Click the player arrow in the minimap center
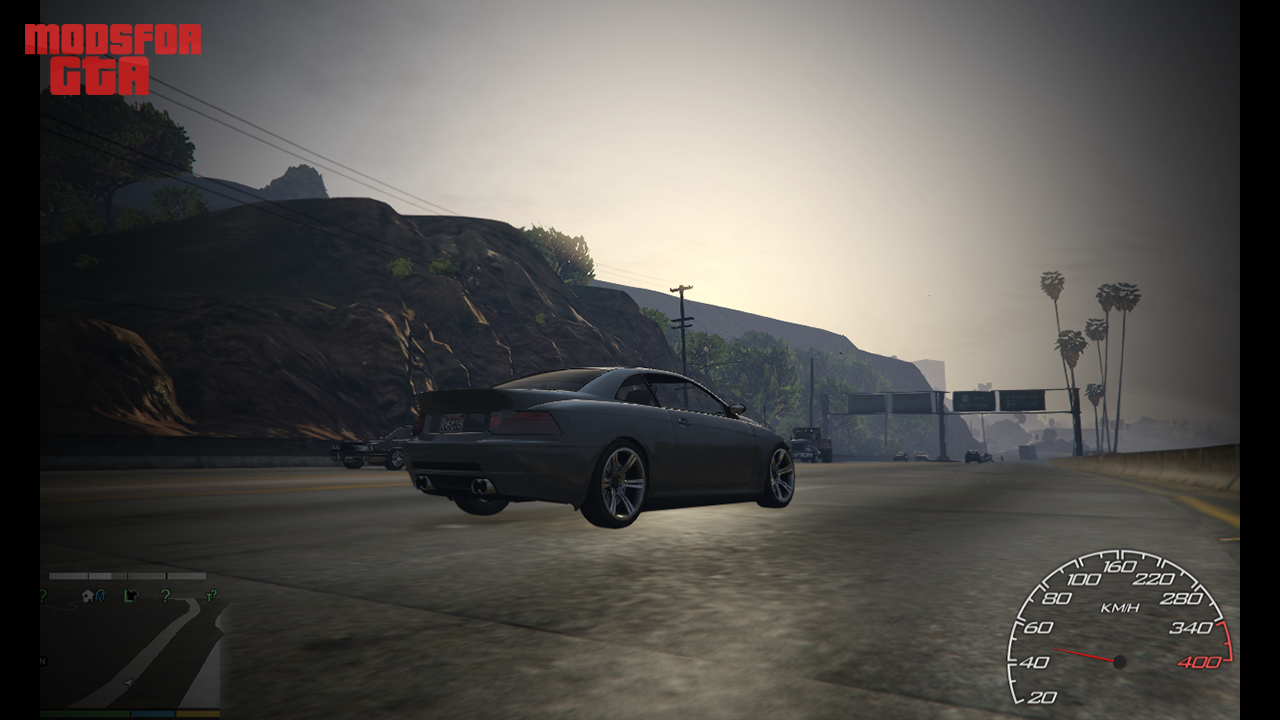This screenshot has height=720, width=1280. (128, 682)
